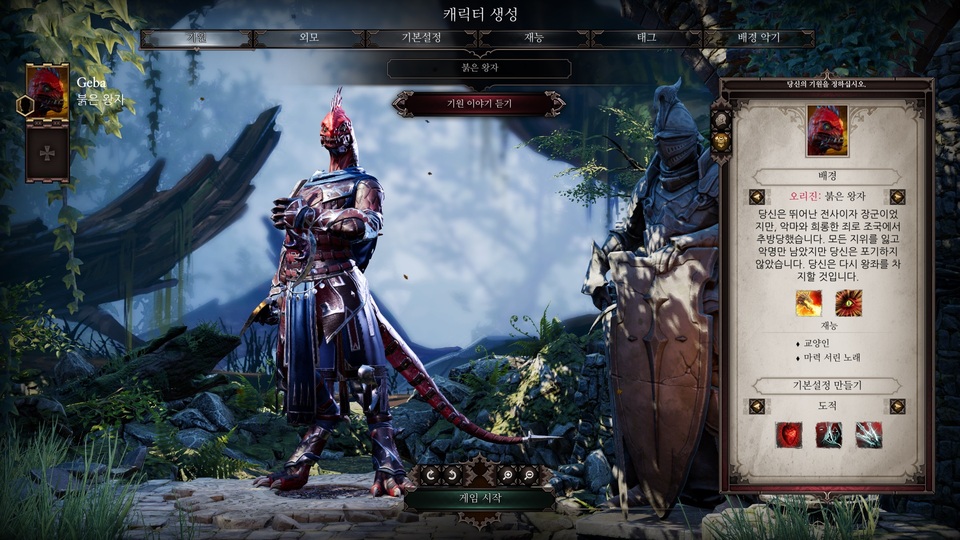Switch to next class preset after 도적

click(897, 406)
